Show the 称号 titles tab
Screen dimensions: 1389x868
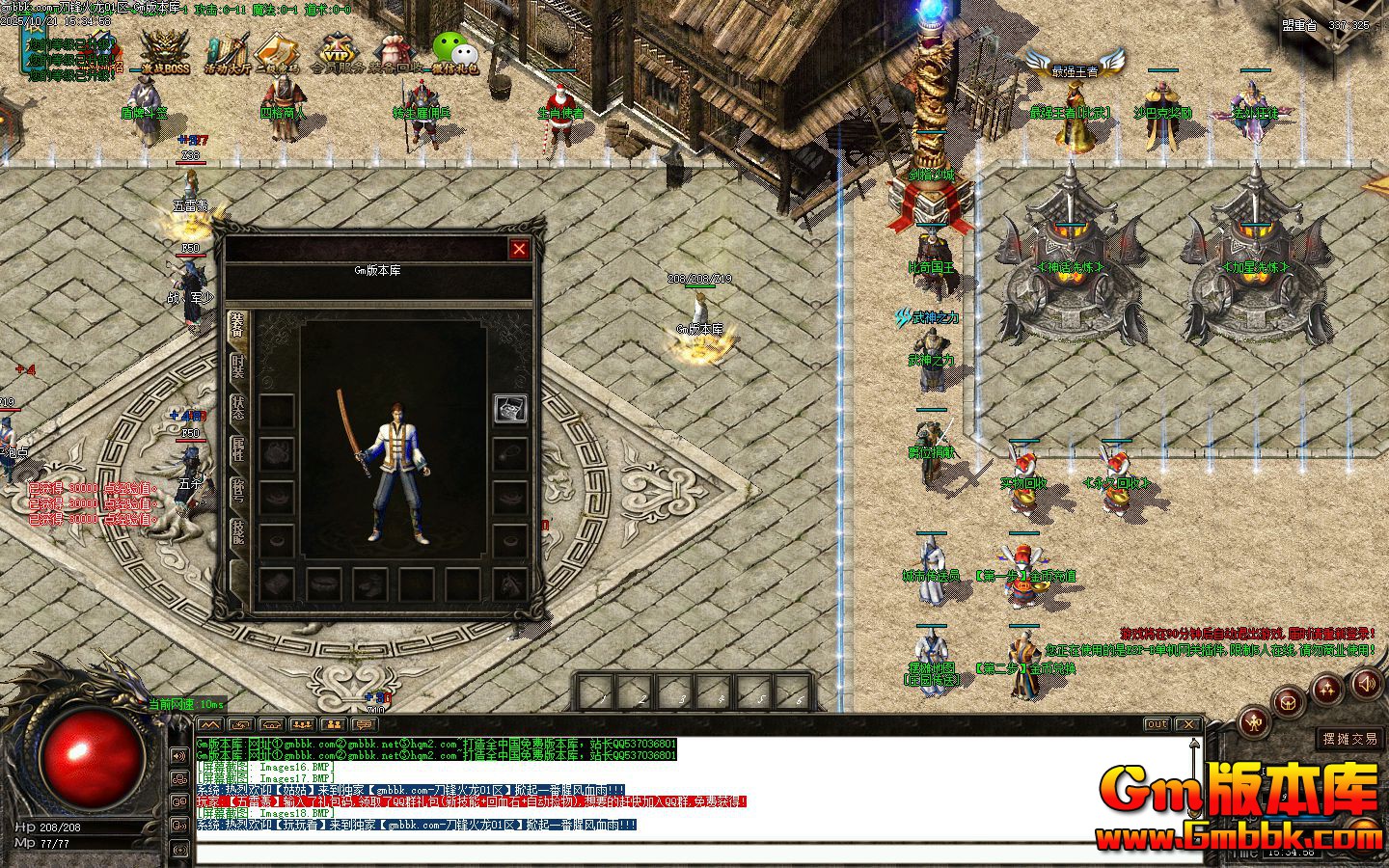tap(238, 490)
